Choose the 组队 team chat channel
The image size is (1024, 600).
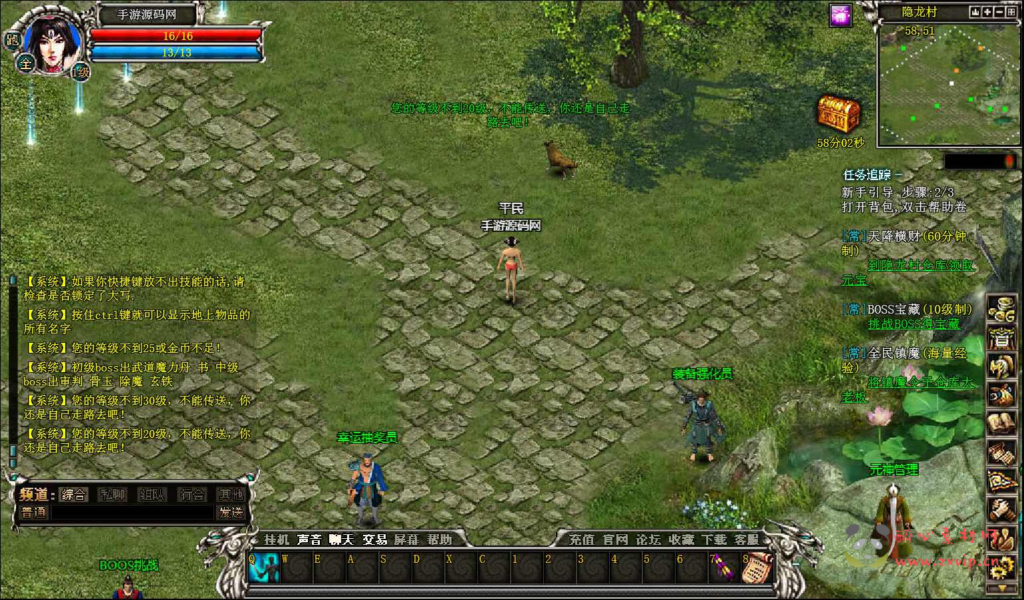pyautogui.click(x=152, y=494)
